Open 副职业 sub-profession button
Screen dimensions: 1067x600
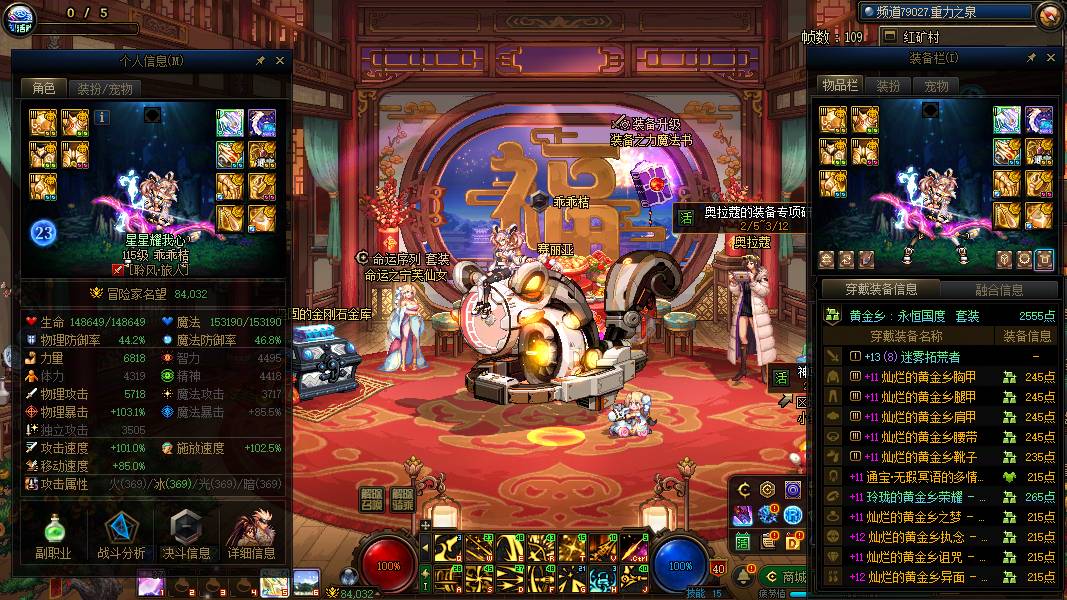pos(53,535)
